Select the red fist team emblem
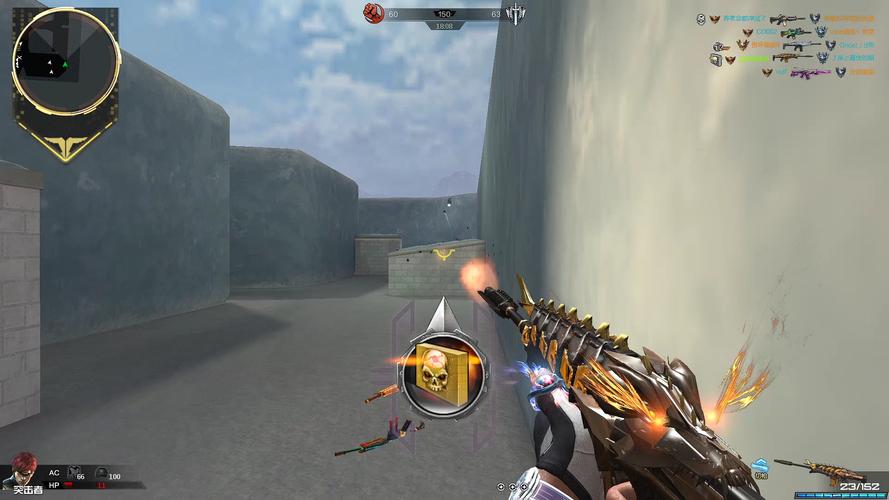This screenshot has width=889, height=500. click(374, 12)
